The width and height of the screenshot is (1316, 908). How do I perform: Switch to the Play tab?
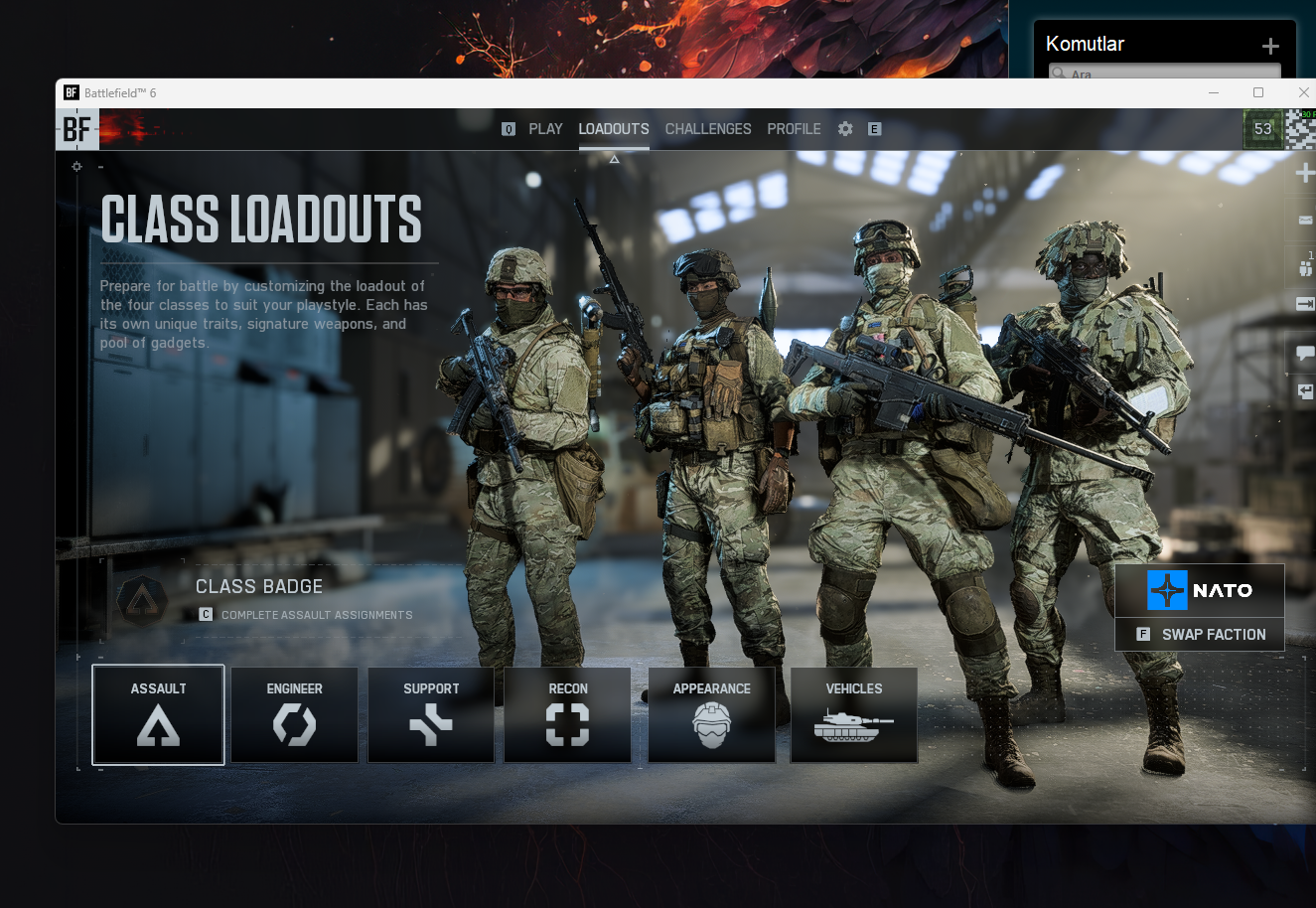(x=545, y=129)
